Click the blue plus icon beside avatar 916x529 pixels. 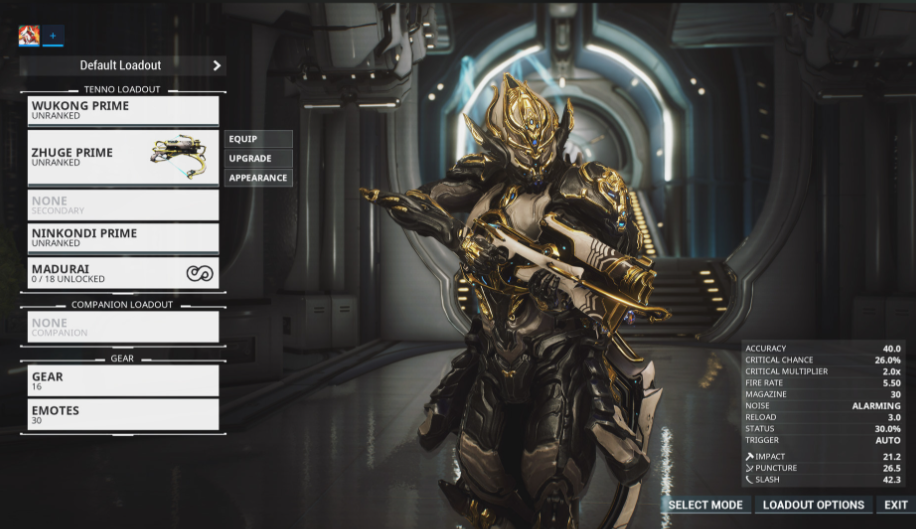pos(53,36)
